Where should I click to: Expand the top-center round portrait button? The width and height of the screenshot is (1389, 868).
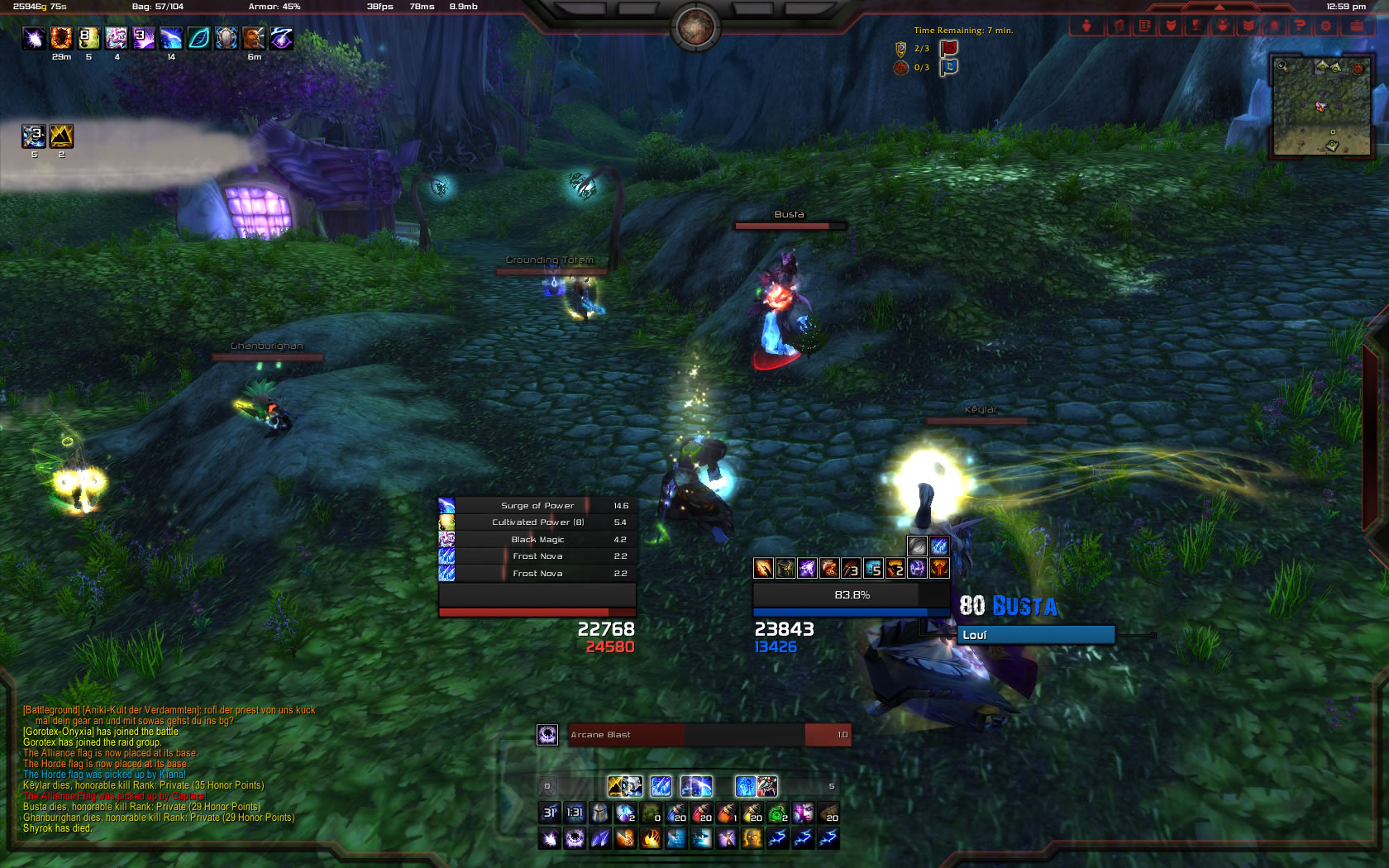695,27
